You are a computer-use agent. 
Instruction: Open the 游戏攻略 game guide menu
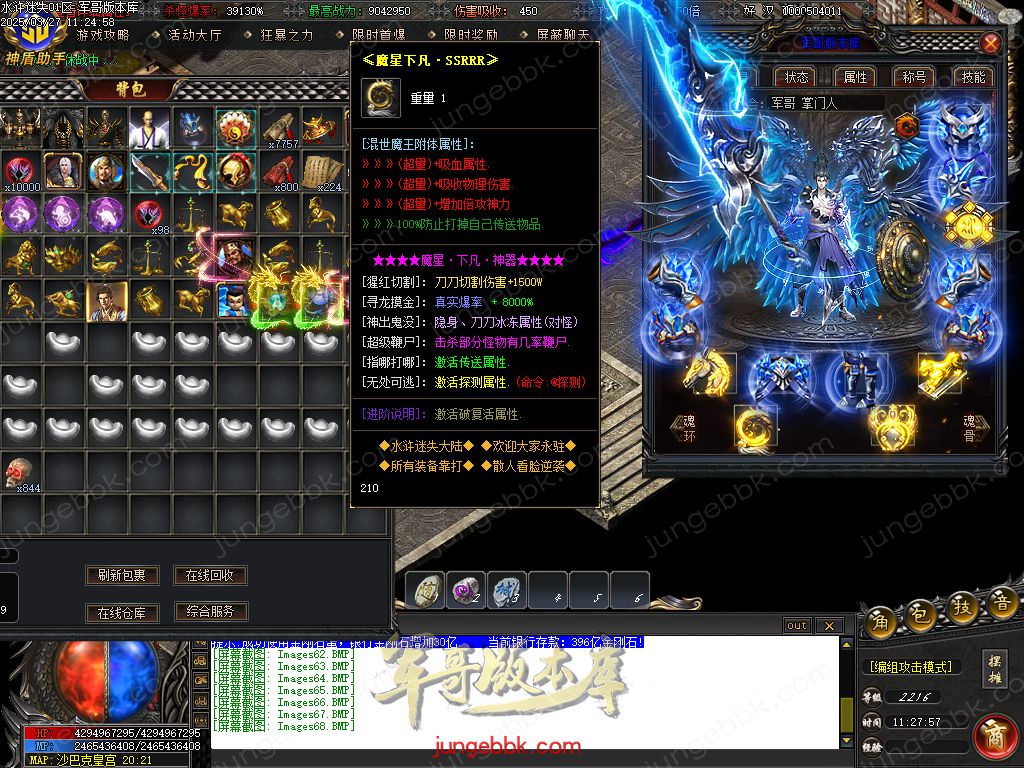pyautogui.click(x=103, y=35)
